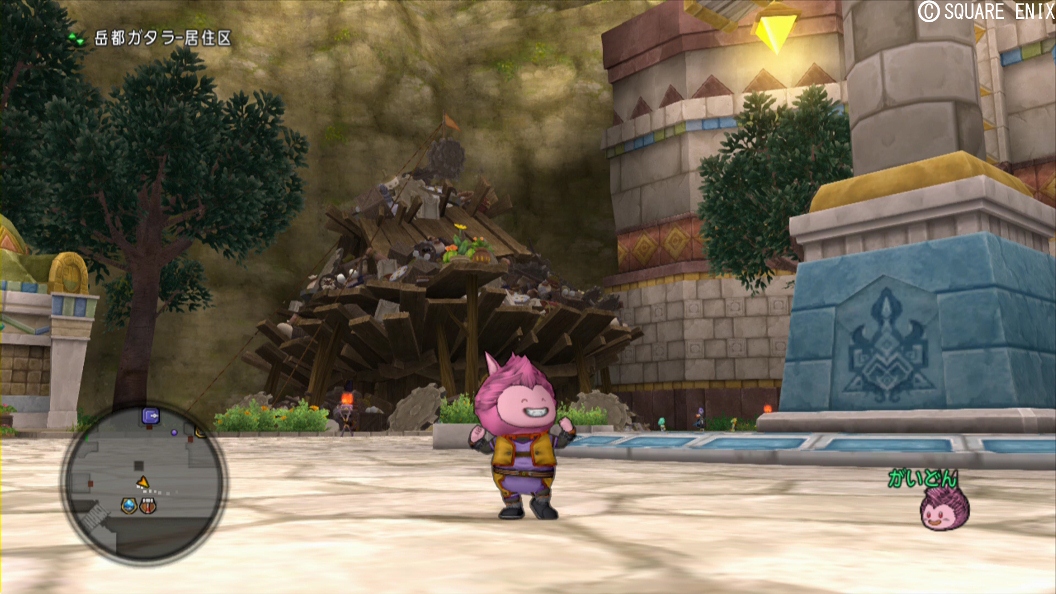Open the circular minimap

click(144, 484)
